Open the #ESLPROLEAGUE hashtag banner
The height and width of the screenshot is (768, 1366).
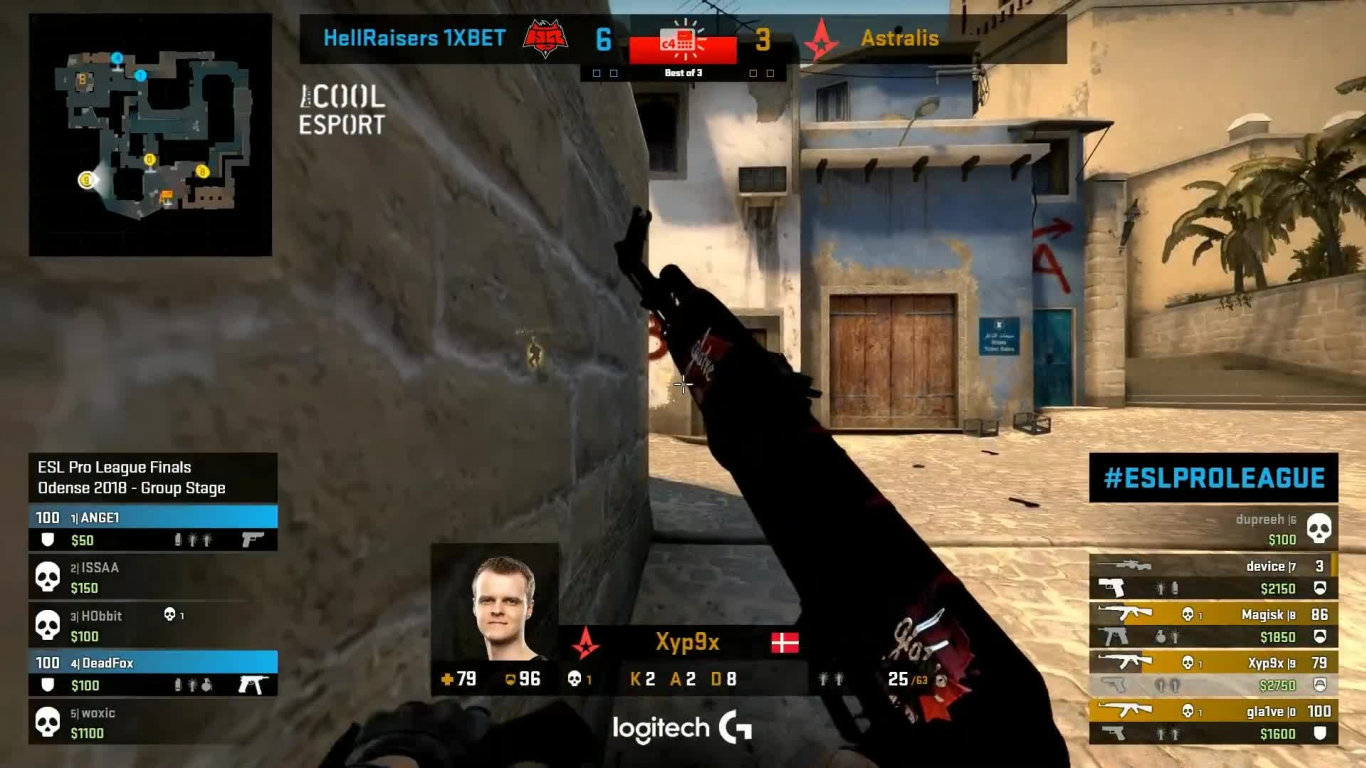click(1213, 478)
